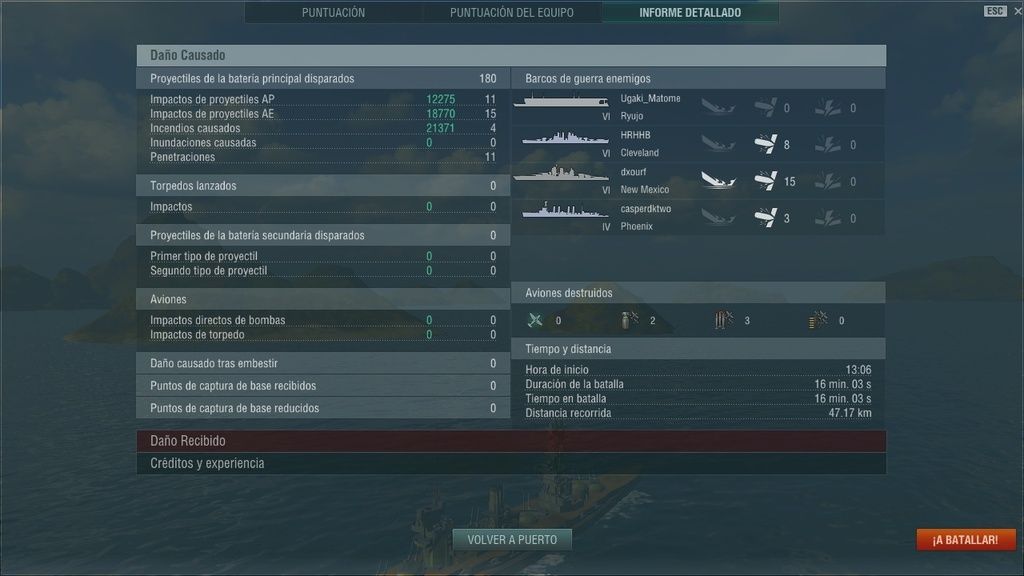The image size is (1024, 576).
Task: Start a new match with ¡A Batallar!
Action: (965, 540)
